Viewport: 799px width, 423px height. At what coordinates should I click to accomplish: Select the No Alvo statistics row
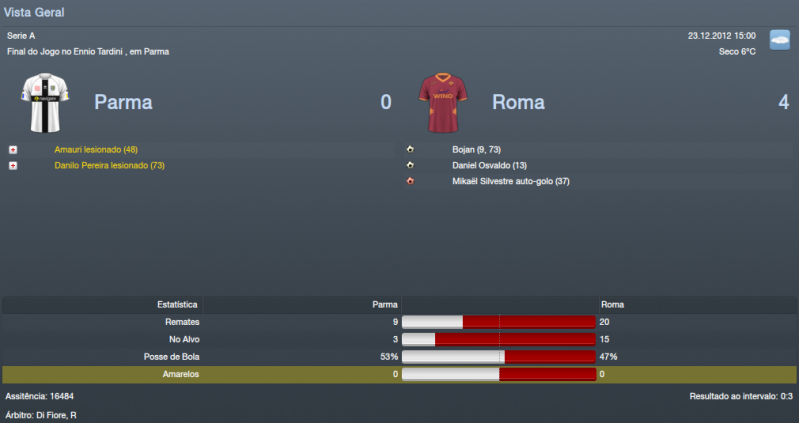pos(399,339)
